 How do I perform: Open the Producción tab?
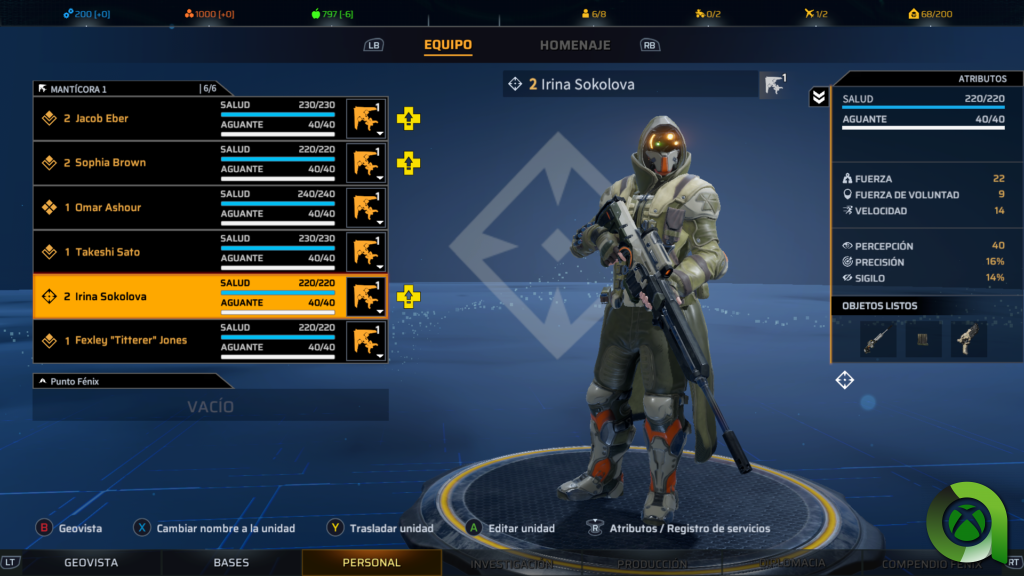651,564
